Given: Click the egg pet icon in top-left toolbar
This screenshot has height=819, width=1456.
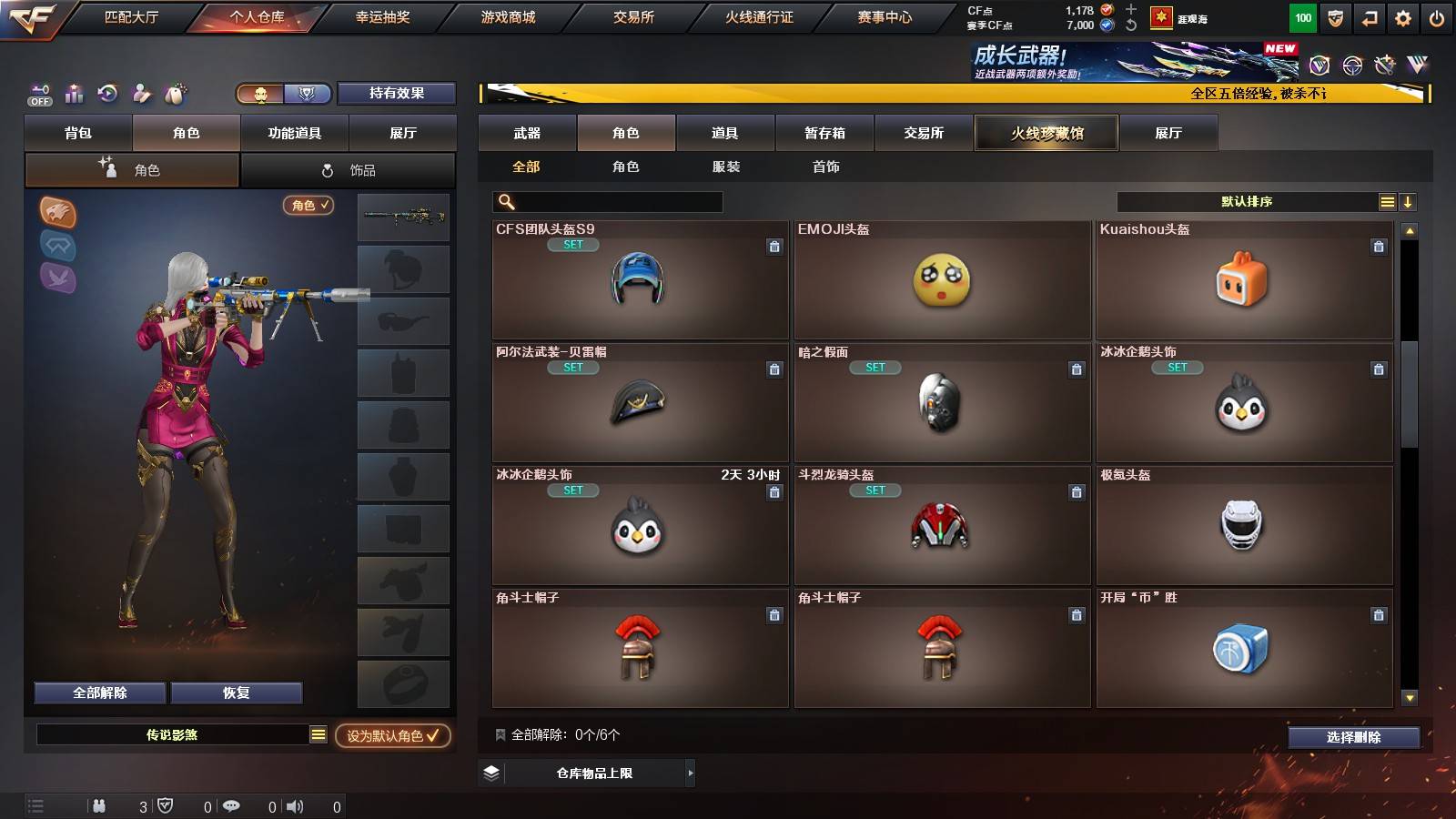Looking at the screenshot, I should click(x=174, y=94).
